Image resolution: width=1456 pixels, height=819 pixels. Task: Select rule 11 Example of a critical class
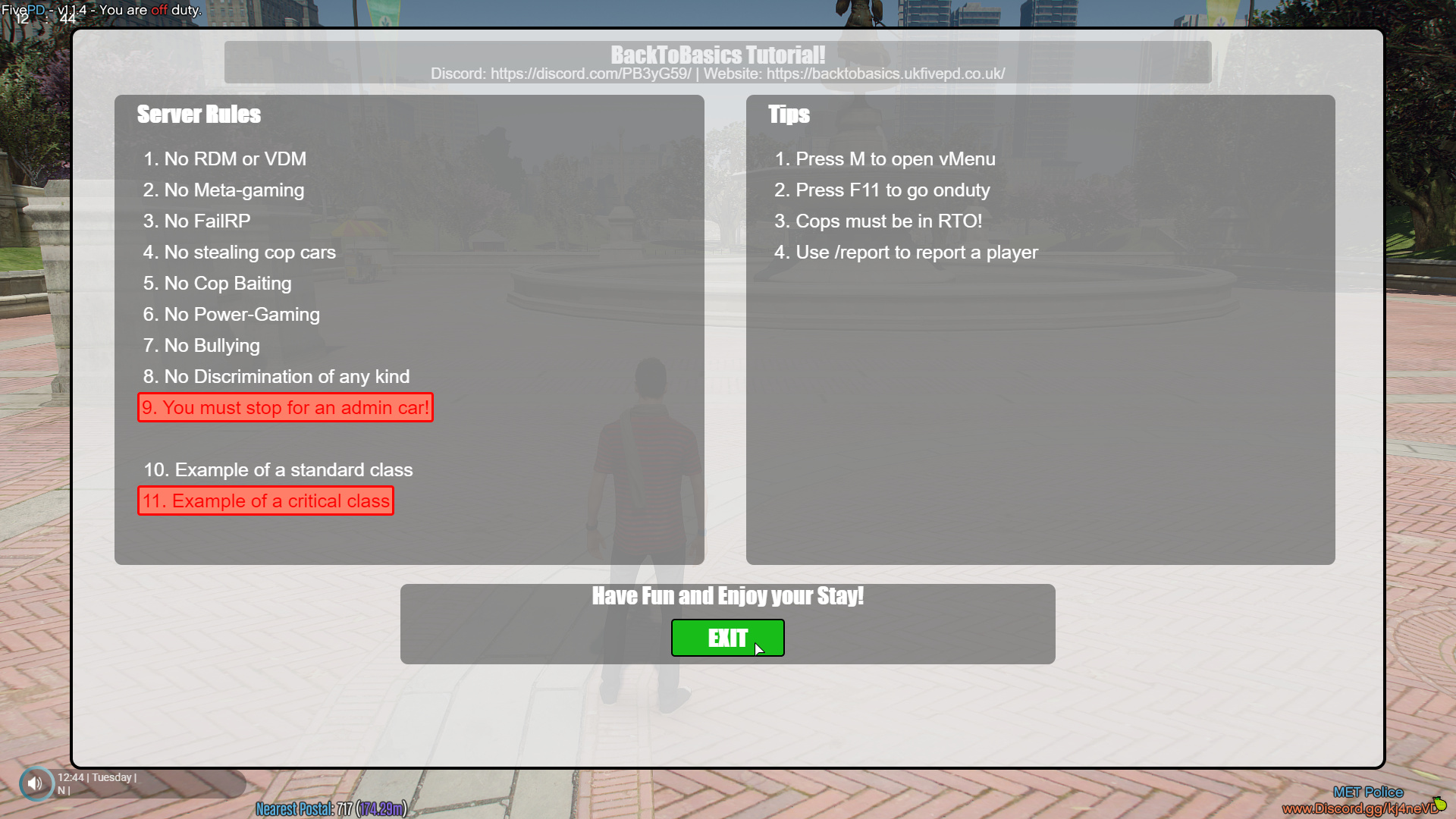click(x=265, y=500)
